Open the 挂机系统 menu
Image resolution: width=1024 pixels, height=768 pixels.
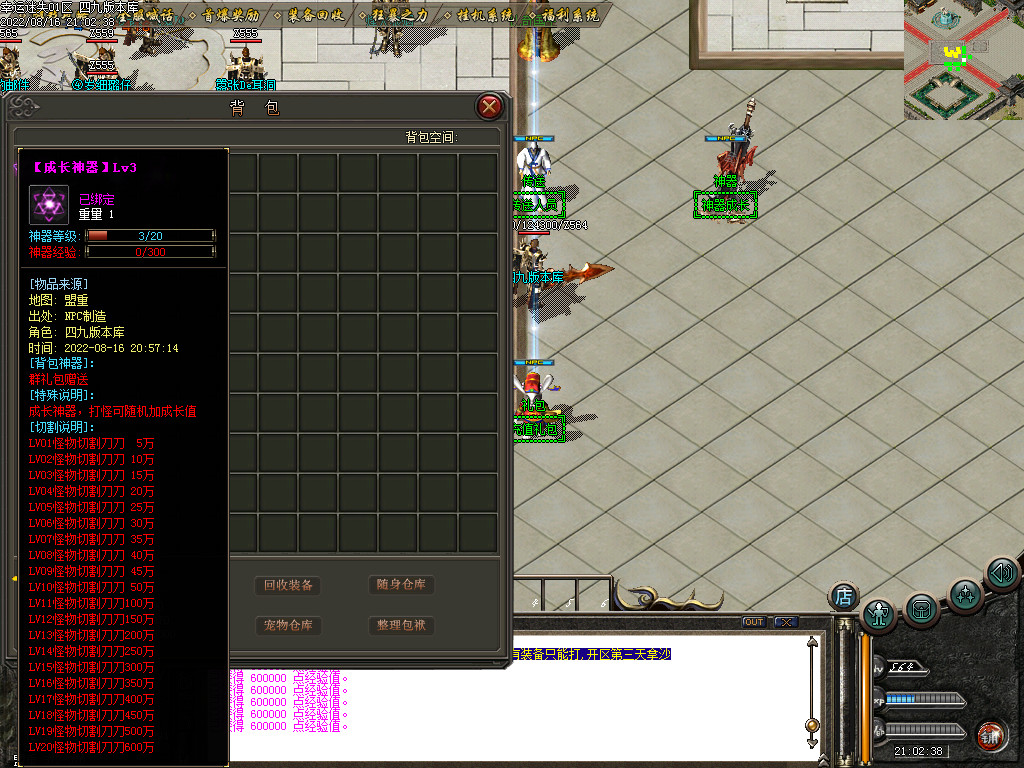485,16
